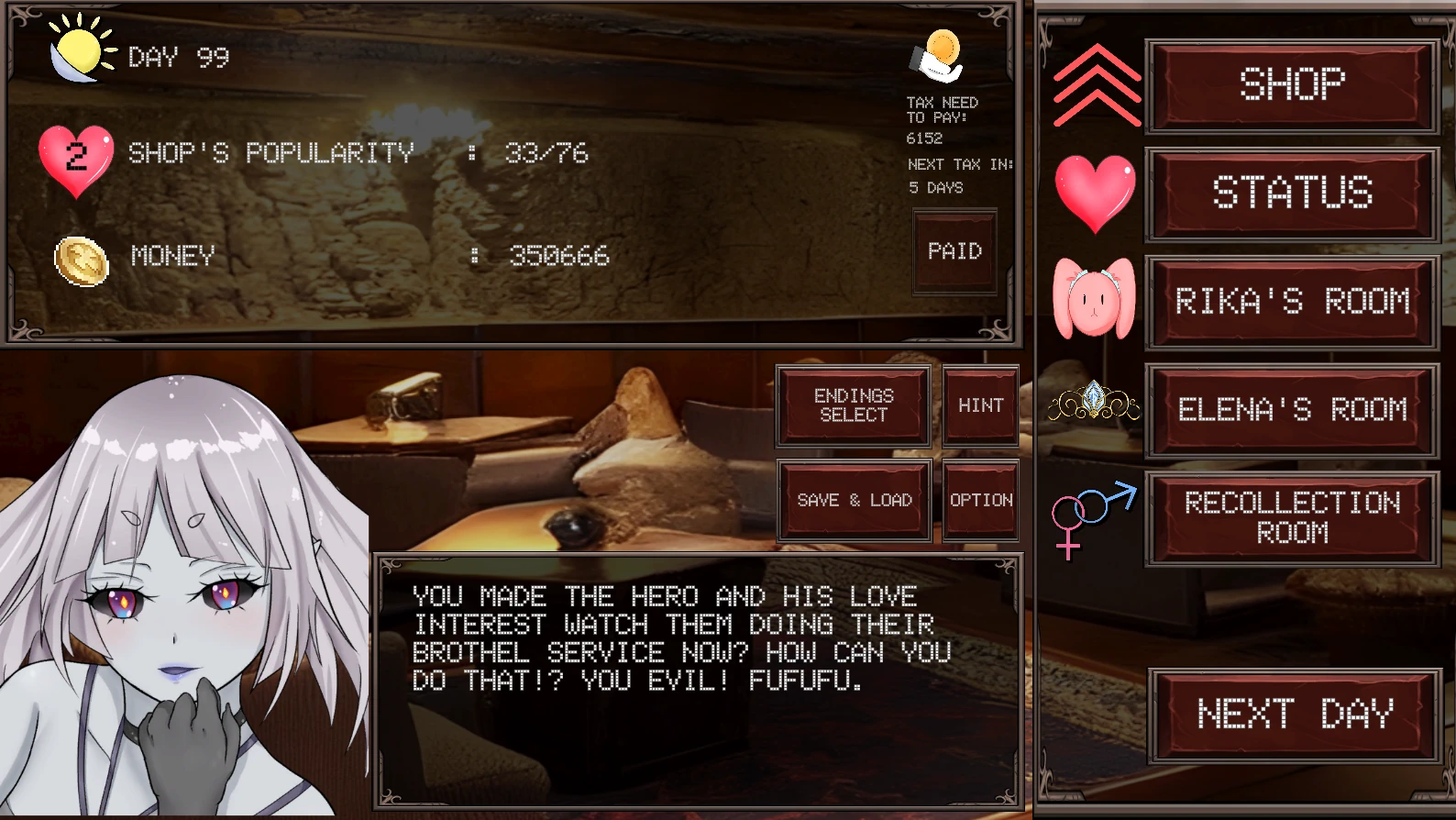Image resolution: width=1456 pixels, height=820 pixels.
Task: Click the Paid tax button
Action: [954, 251]
